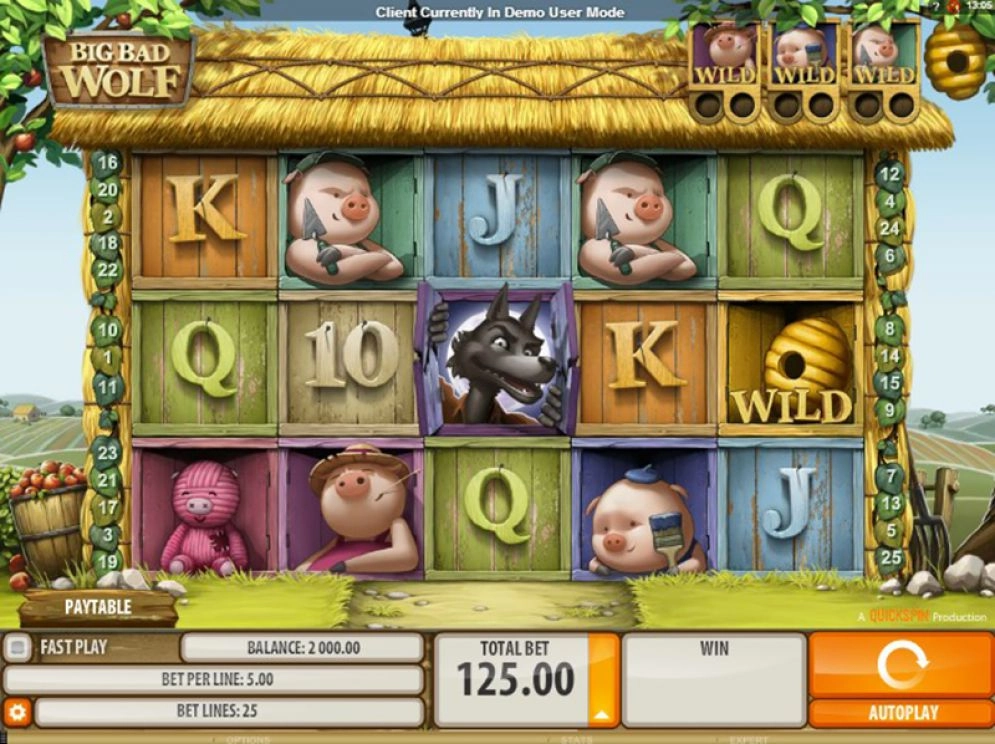
Task: Toggle the Fast Play checkbox
Action: pos(17,648)
